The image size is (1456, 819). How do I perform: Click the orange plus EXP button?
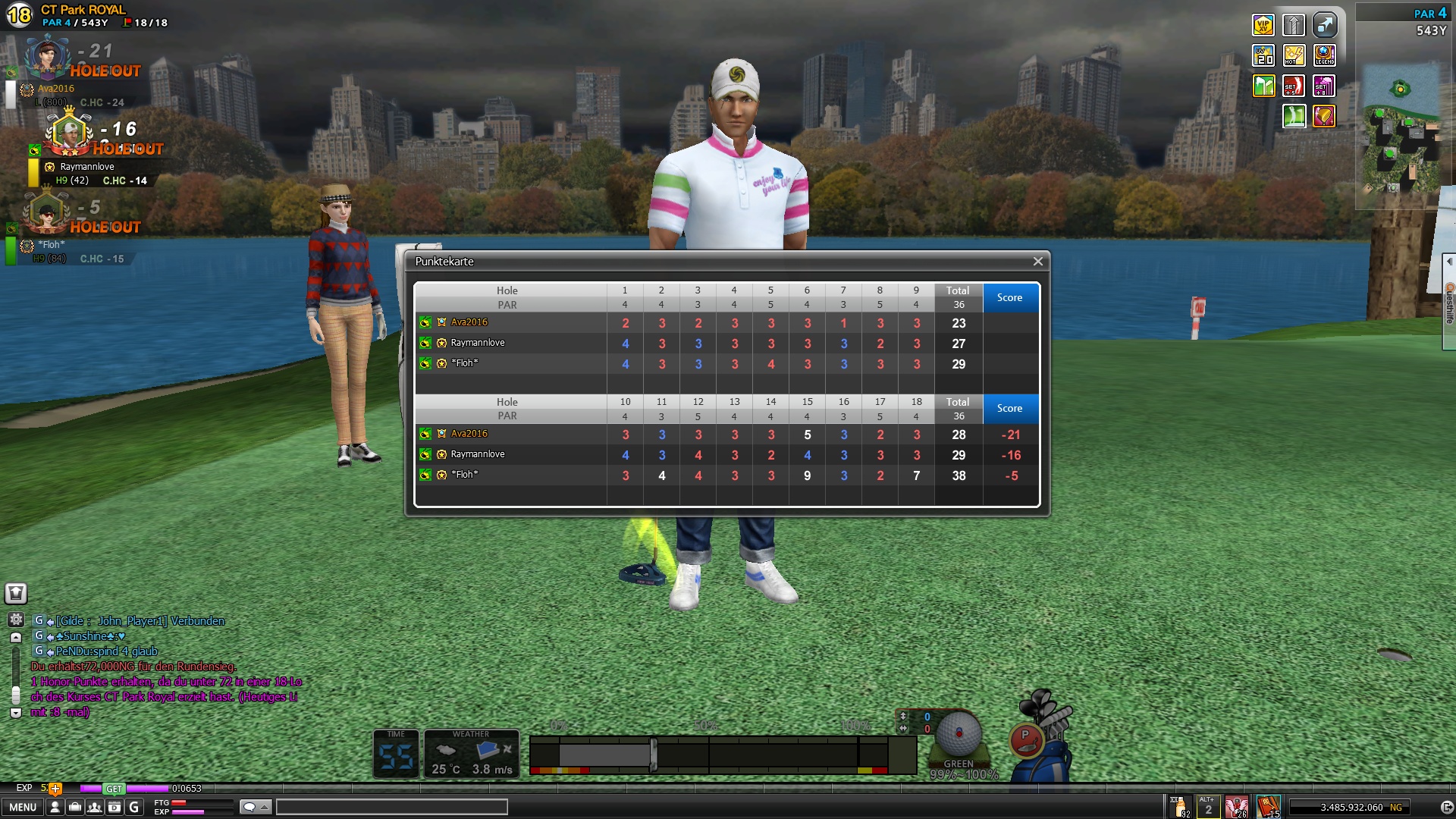pyautogui.click(x=55, y=789)
